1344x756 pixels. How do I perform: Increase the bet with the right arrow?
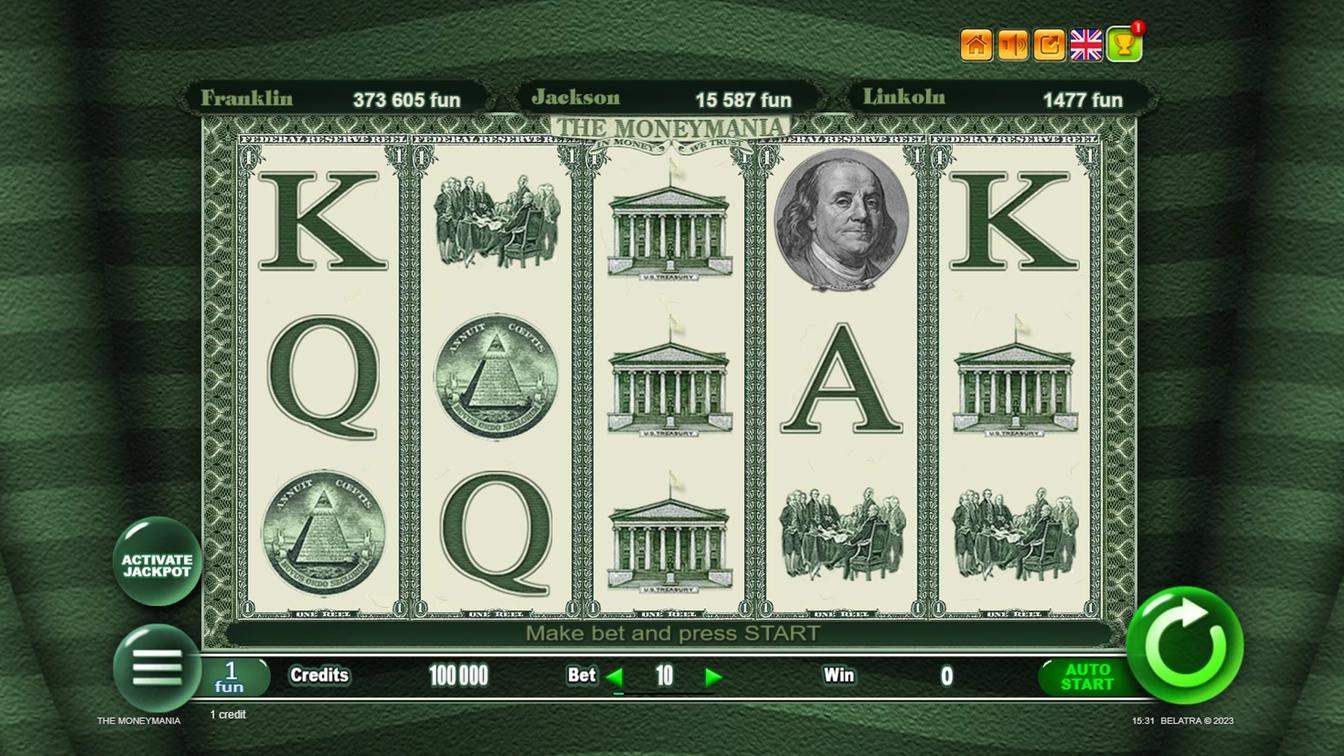(x=714, y=676)
